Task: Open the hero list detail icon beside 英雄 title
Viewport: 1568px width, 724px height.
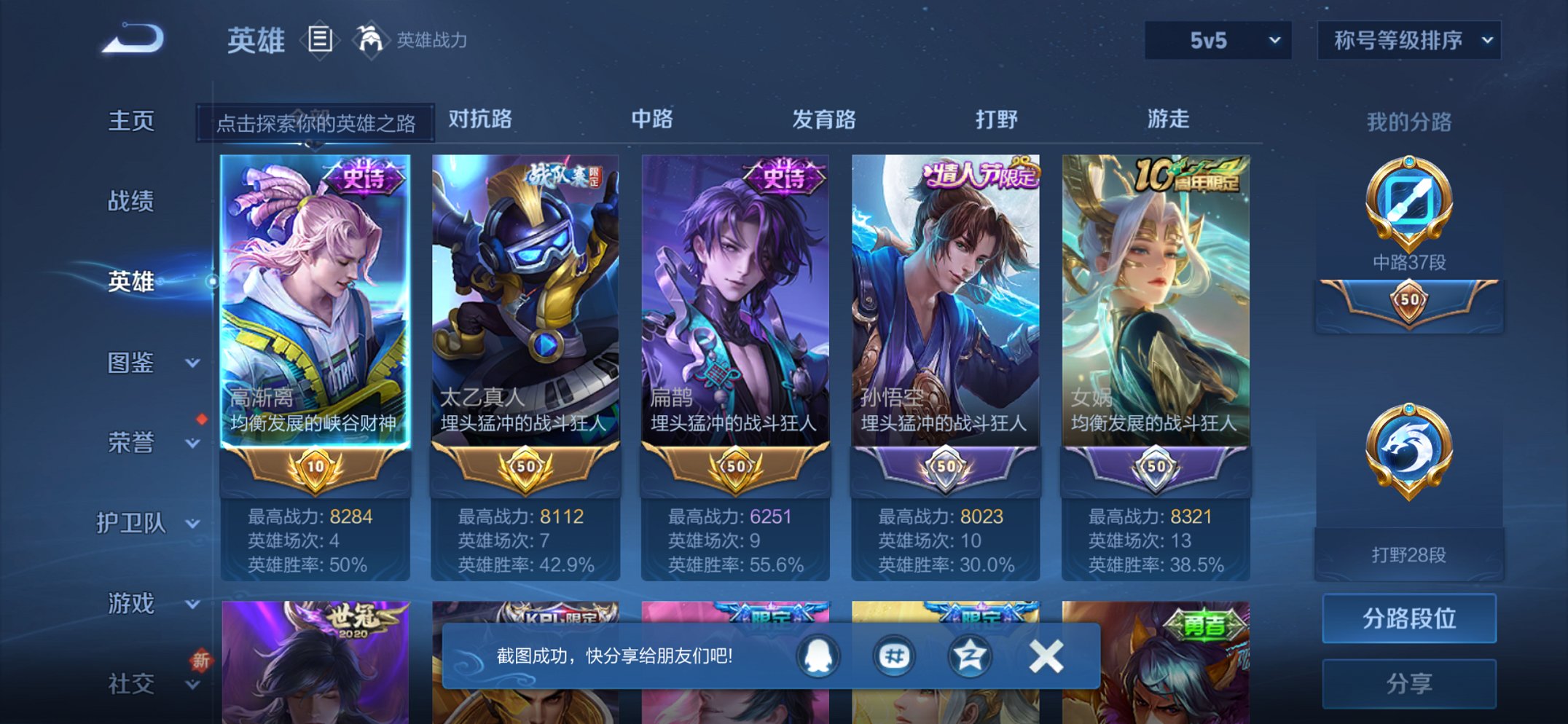Action: click(x=318, y=40)
